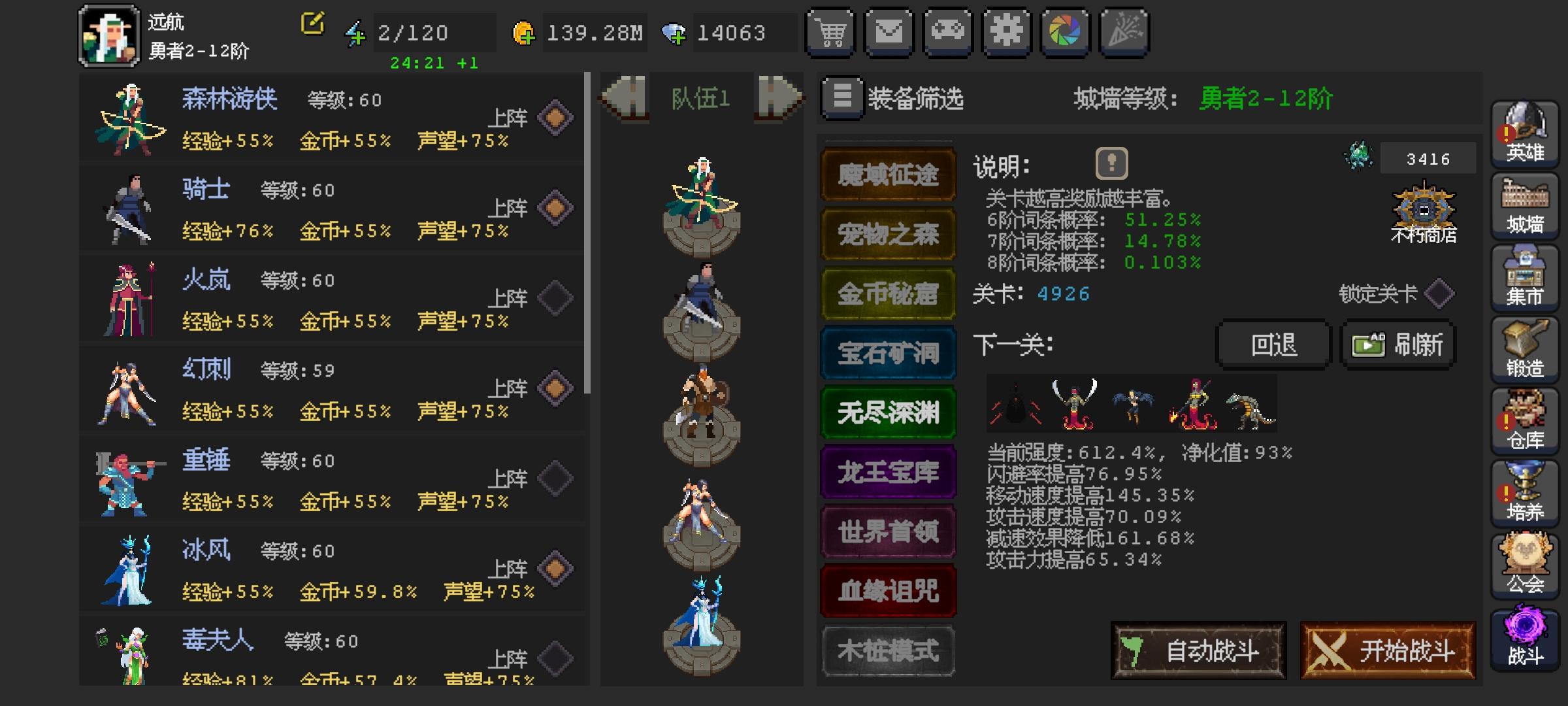Screen dimensions: 1568x706
Task: Open the game settings gear icon
Action: [1006, 33]
